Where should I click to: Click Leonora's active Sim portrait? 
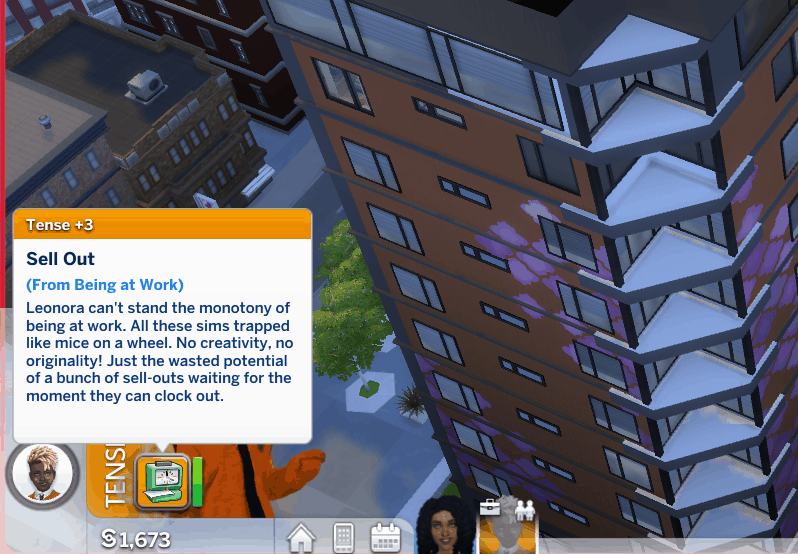[42, 476]
